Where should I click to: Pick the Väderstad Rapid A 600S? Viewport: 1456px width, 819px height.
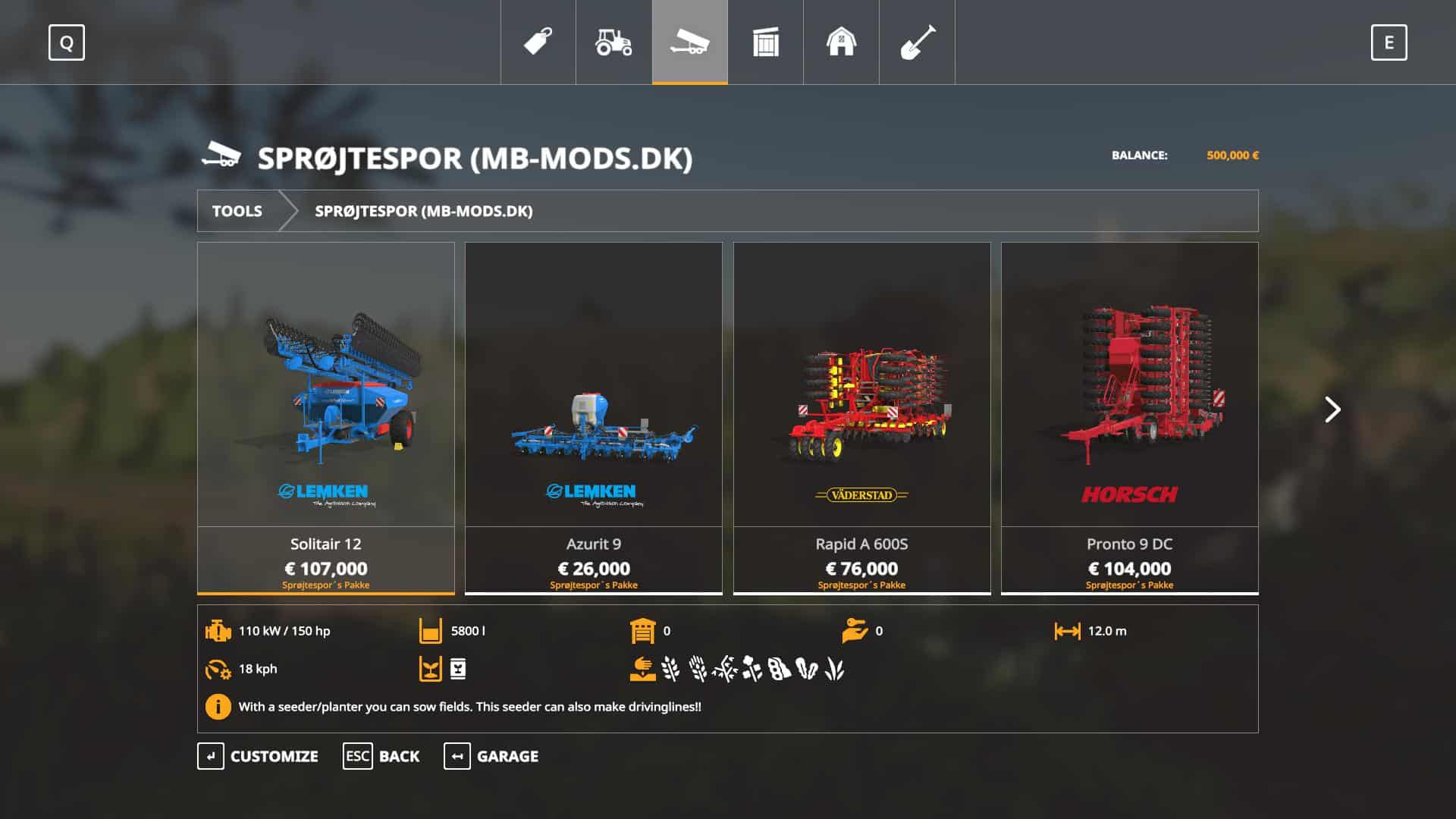(x=861, y=417)
